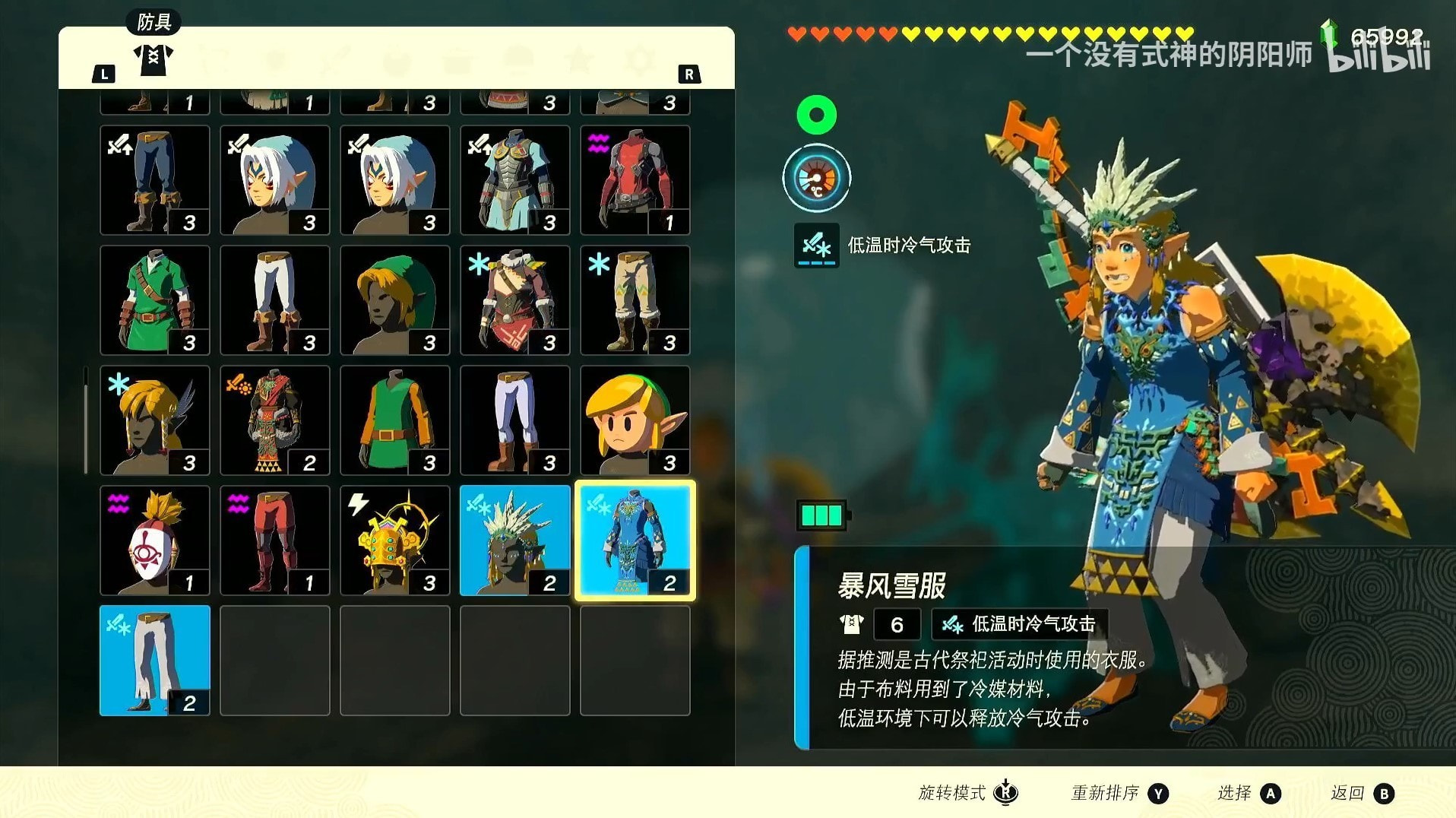Choose the green tunic with orange sleeves

pyautogui.click(x=394, y=420)
